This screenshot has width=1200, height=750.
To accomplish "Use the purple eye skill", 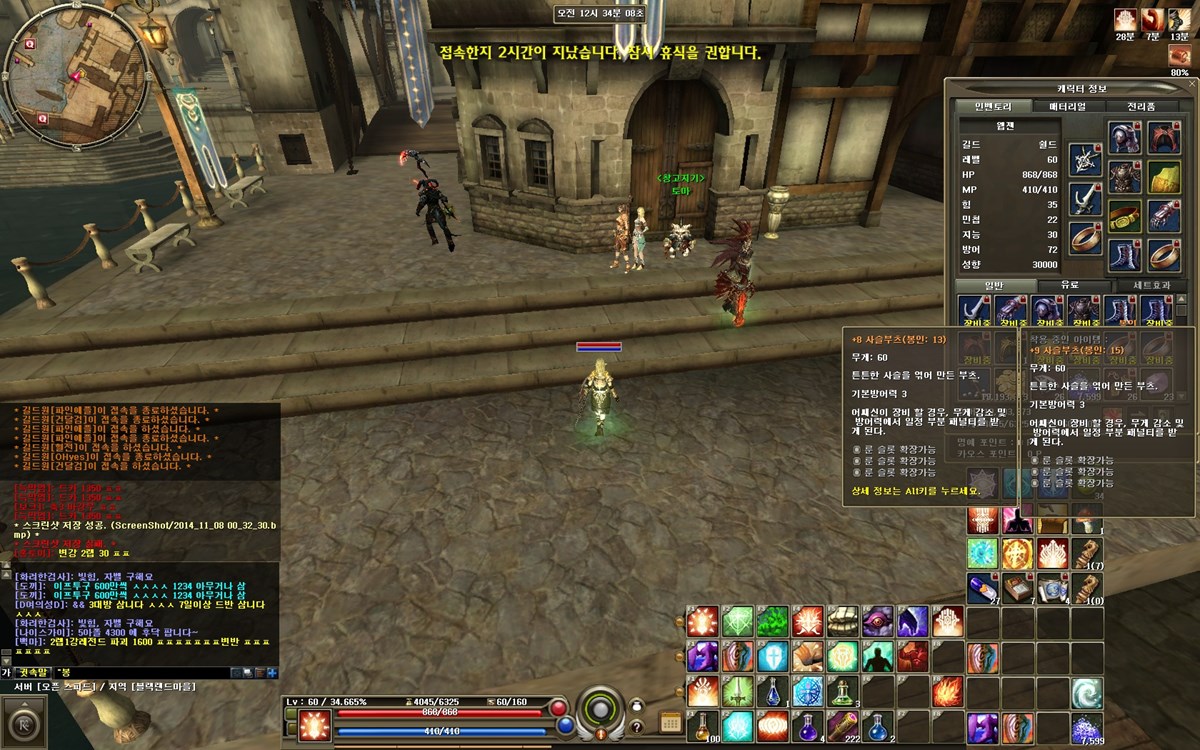I will 877,622.
